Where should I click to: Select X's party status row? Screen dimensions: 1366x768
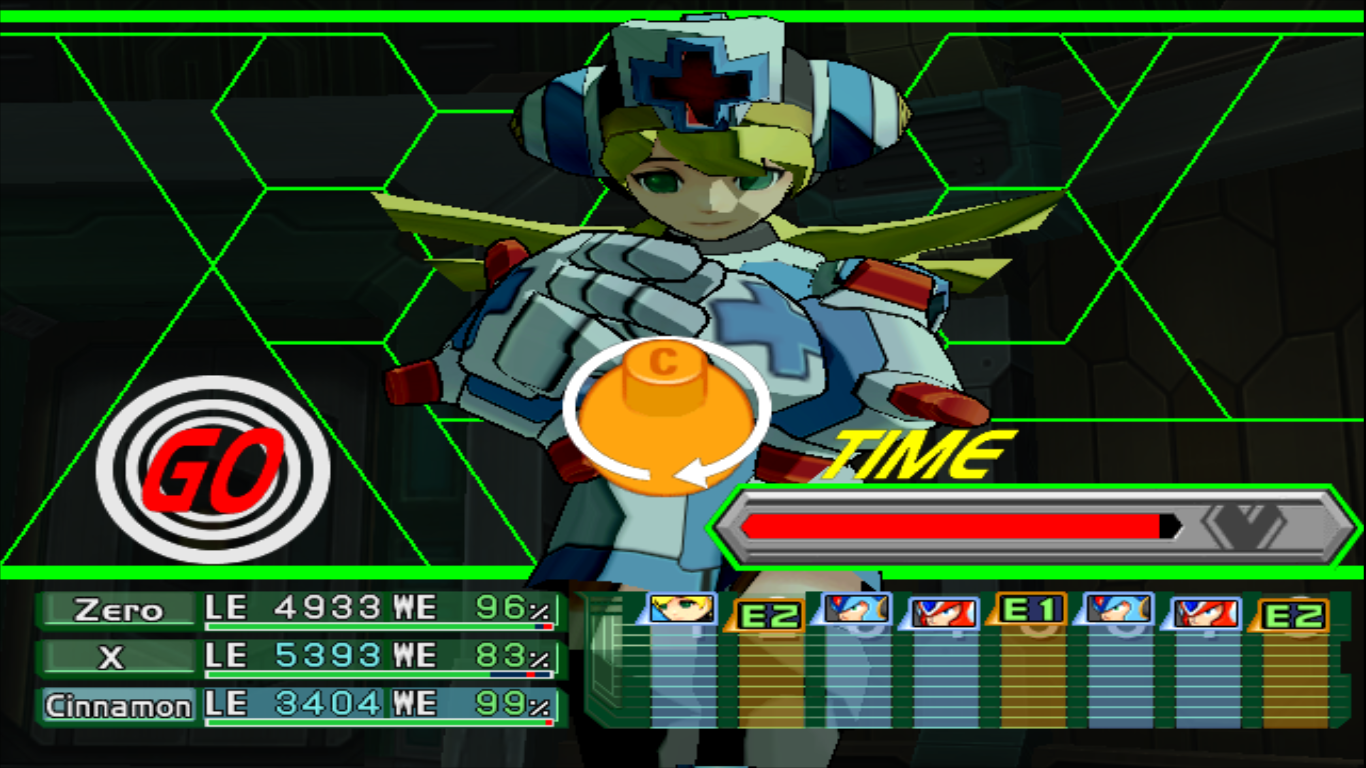(x=300, y=657)
